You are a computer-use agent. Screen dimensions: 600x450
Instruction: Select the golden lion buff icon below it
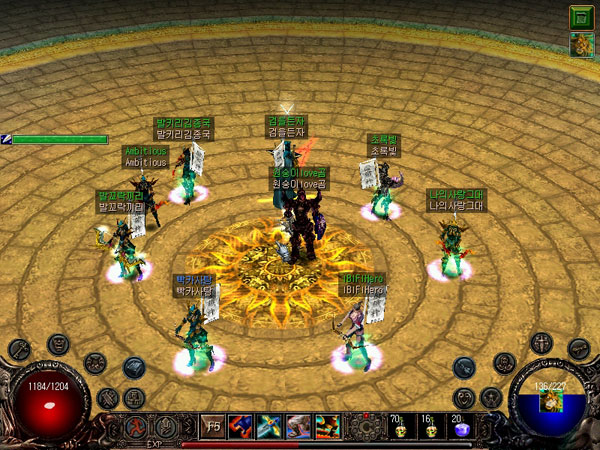coord(579,45)
